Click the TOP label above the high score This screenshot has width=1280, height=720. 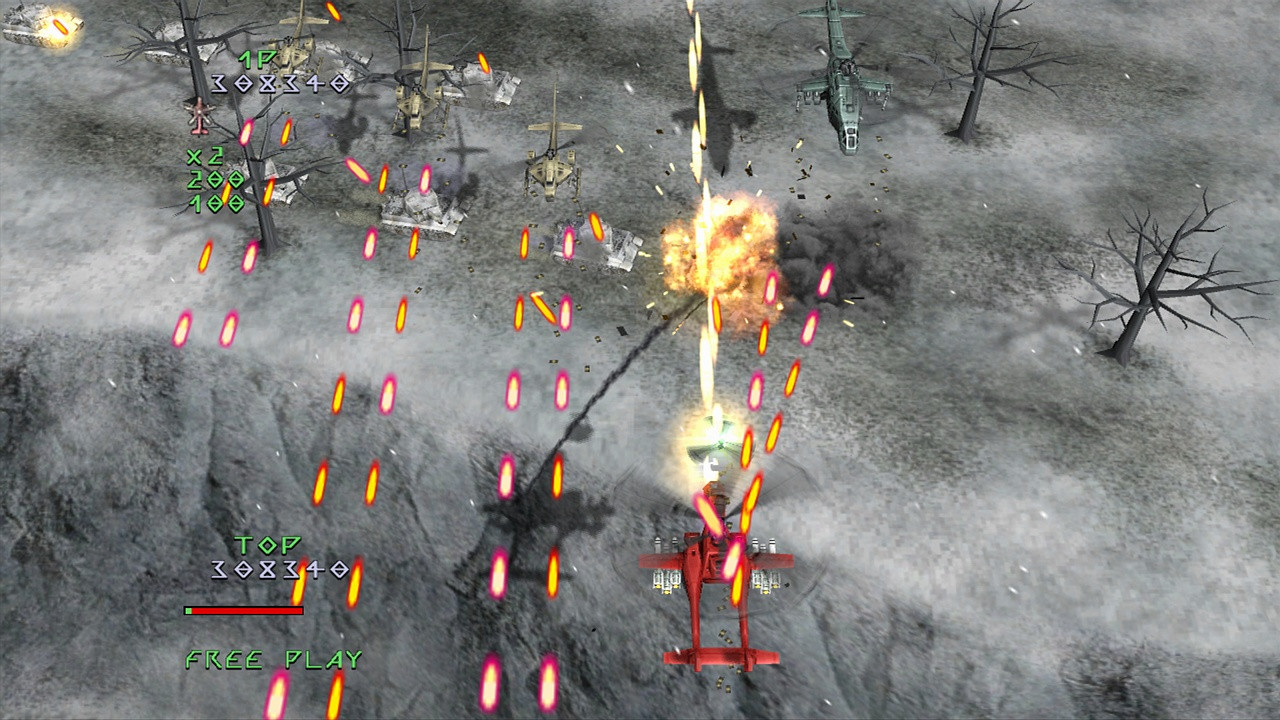(x=267, y=545)
